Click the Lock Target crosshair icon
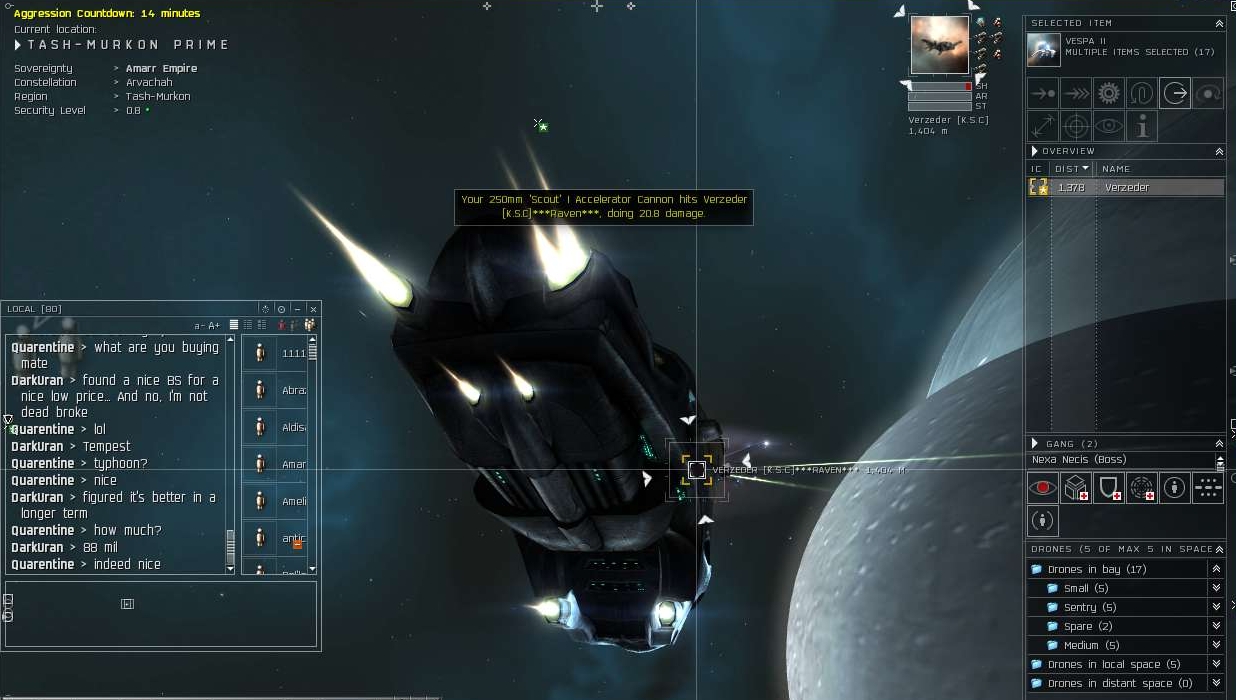The width and height of the screenshot is (1236, 700). [1076, 126]
